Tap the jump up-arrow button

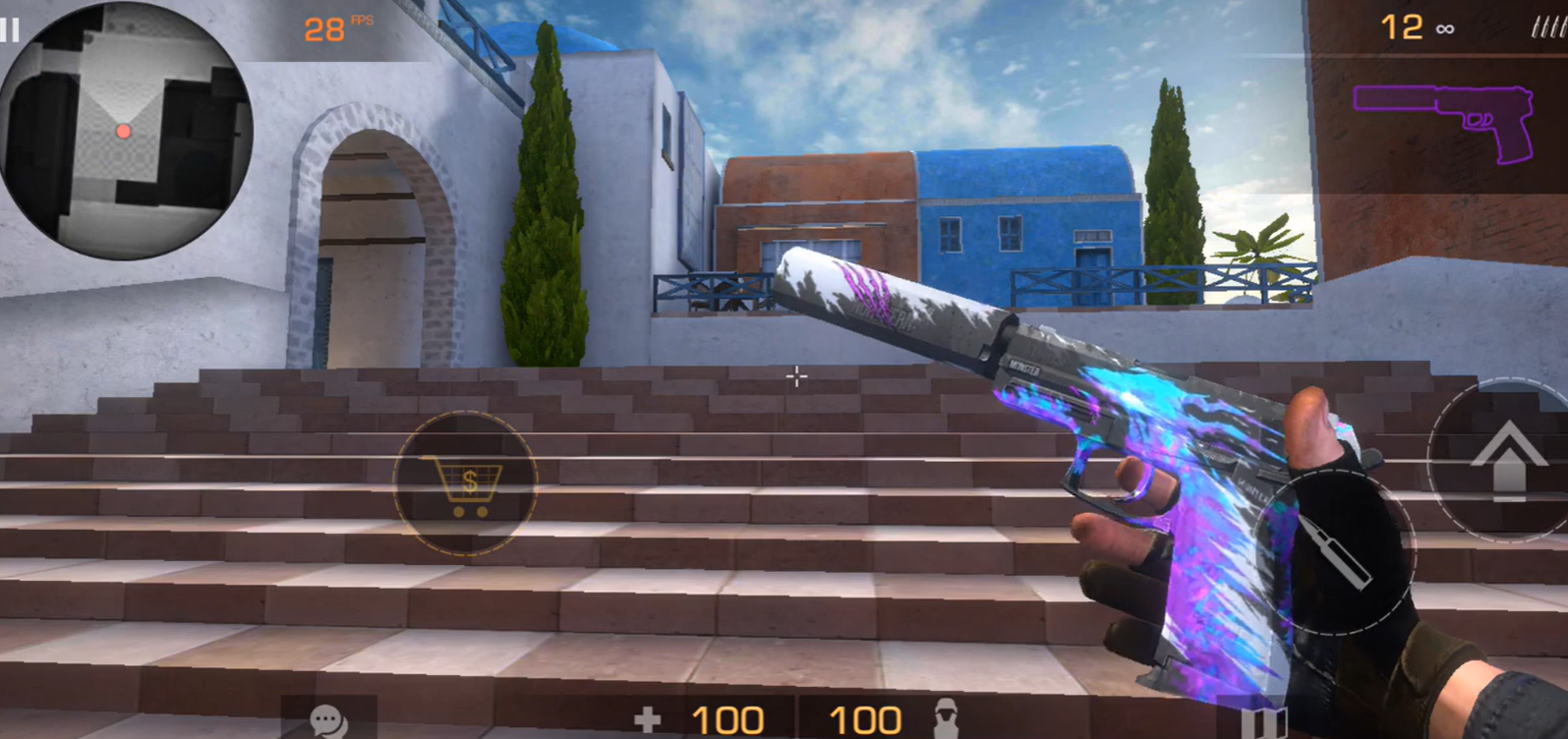(1506, 459)
